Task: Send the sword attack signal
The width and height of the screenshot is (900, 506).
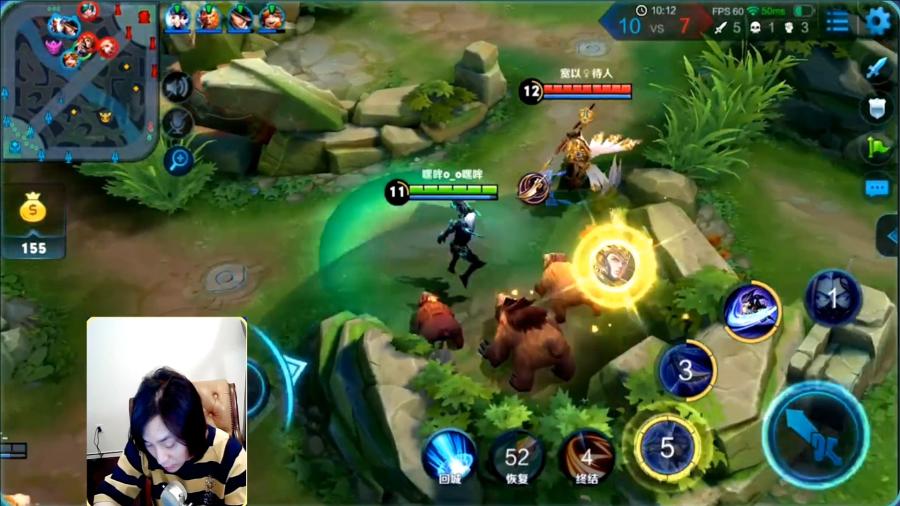Action: pos(877,68)
